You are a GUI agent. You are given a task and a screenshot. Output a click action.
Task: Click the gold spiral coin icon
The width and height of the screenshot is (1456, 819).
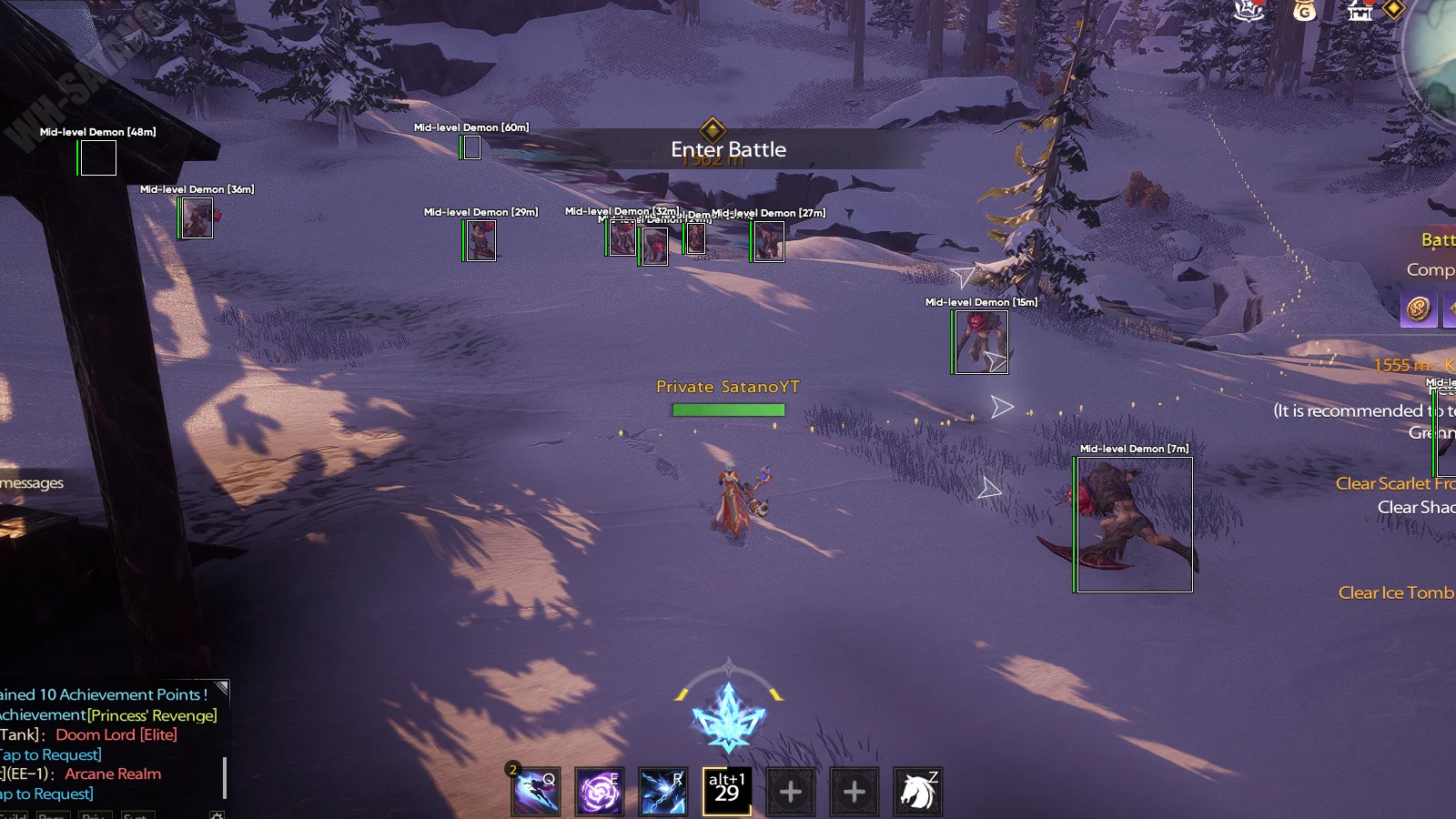click(x=1418, y=308)
